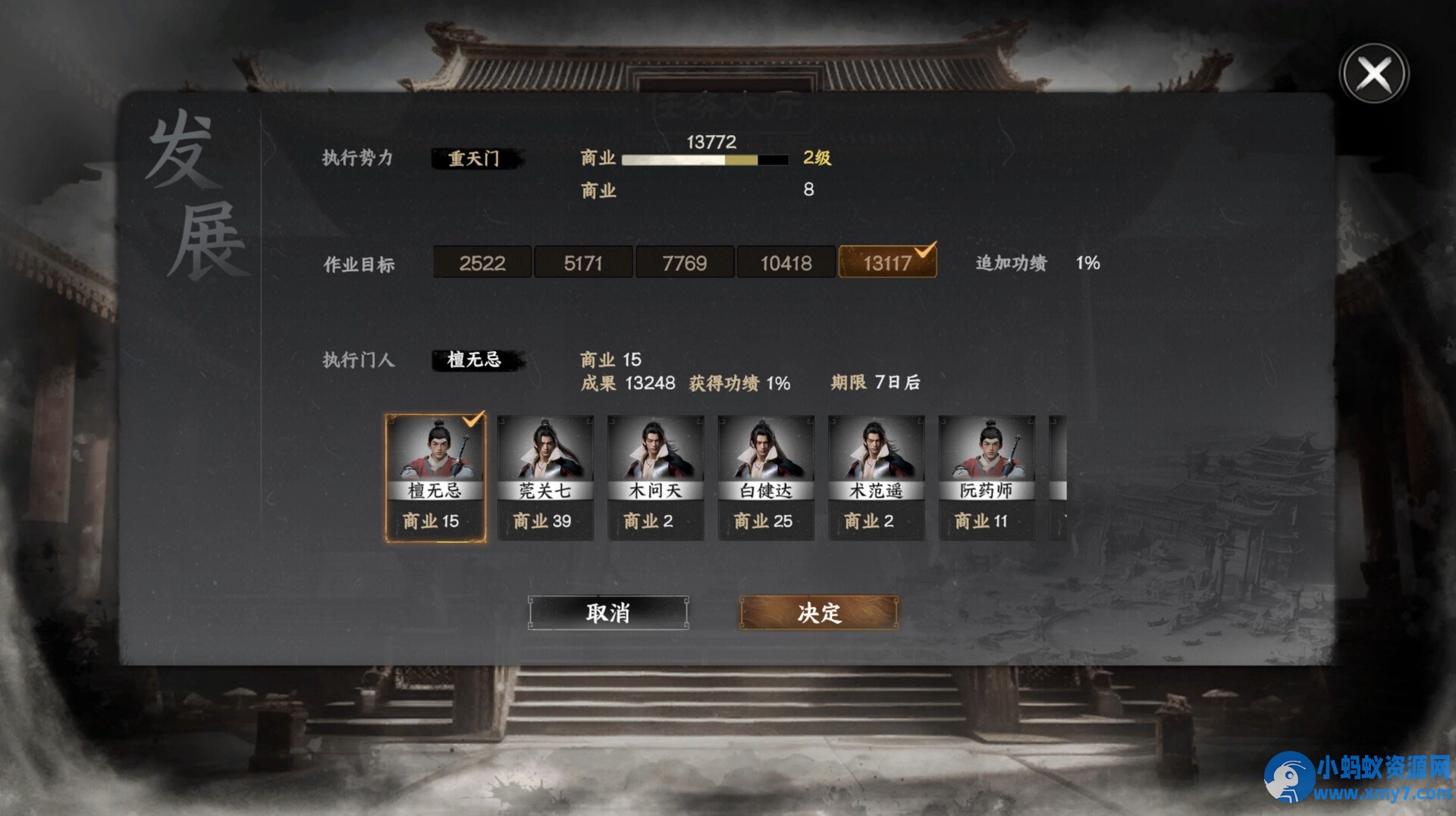Select work goal 7769
This screenshot has width=1456, height=816.
tap(685, 262)
